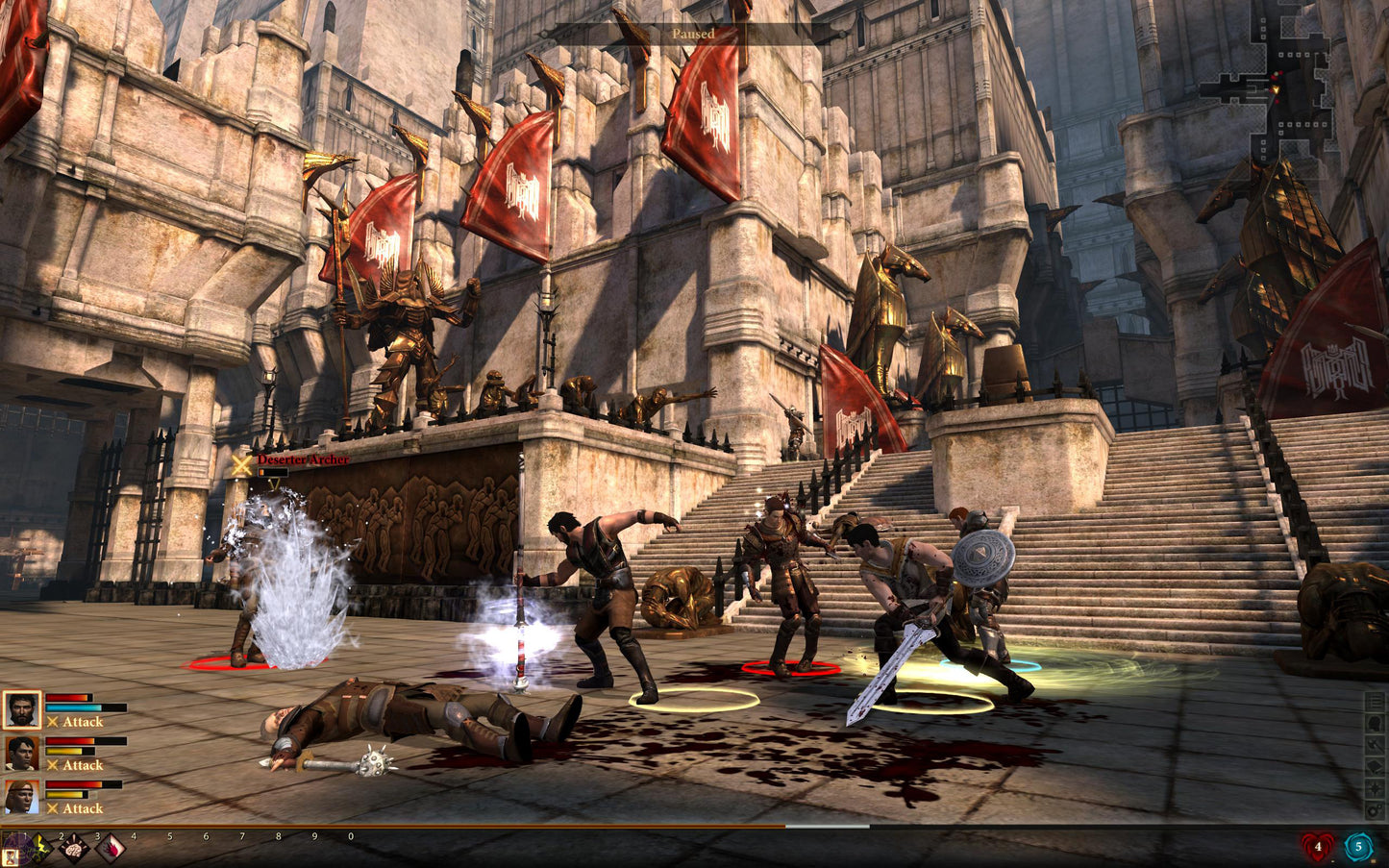Use a blue mana potion from quick slot
This screenshot has height=868, width=1389.
click(1359, 847)
